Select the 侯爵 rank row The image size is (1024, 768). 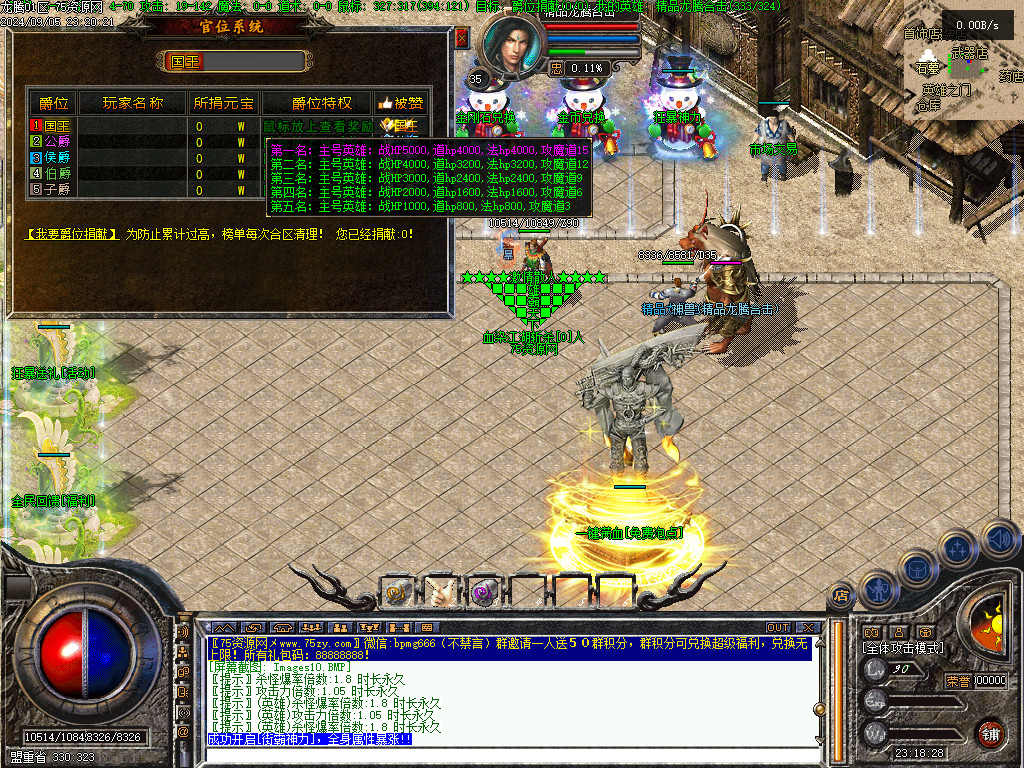point(52,157)
